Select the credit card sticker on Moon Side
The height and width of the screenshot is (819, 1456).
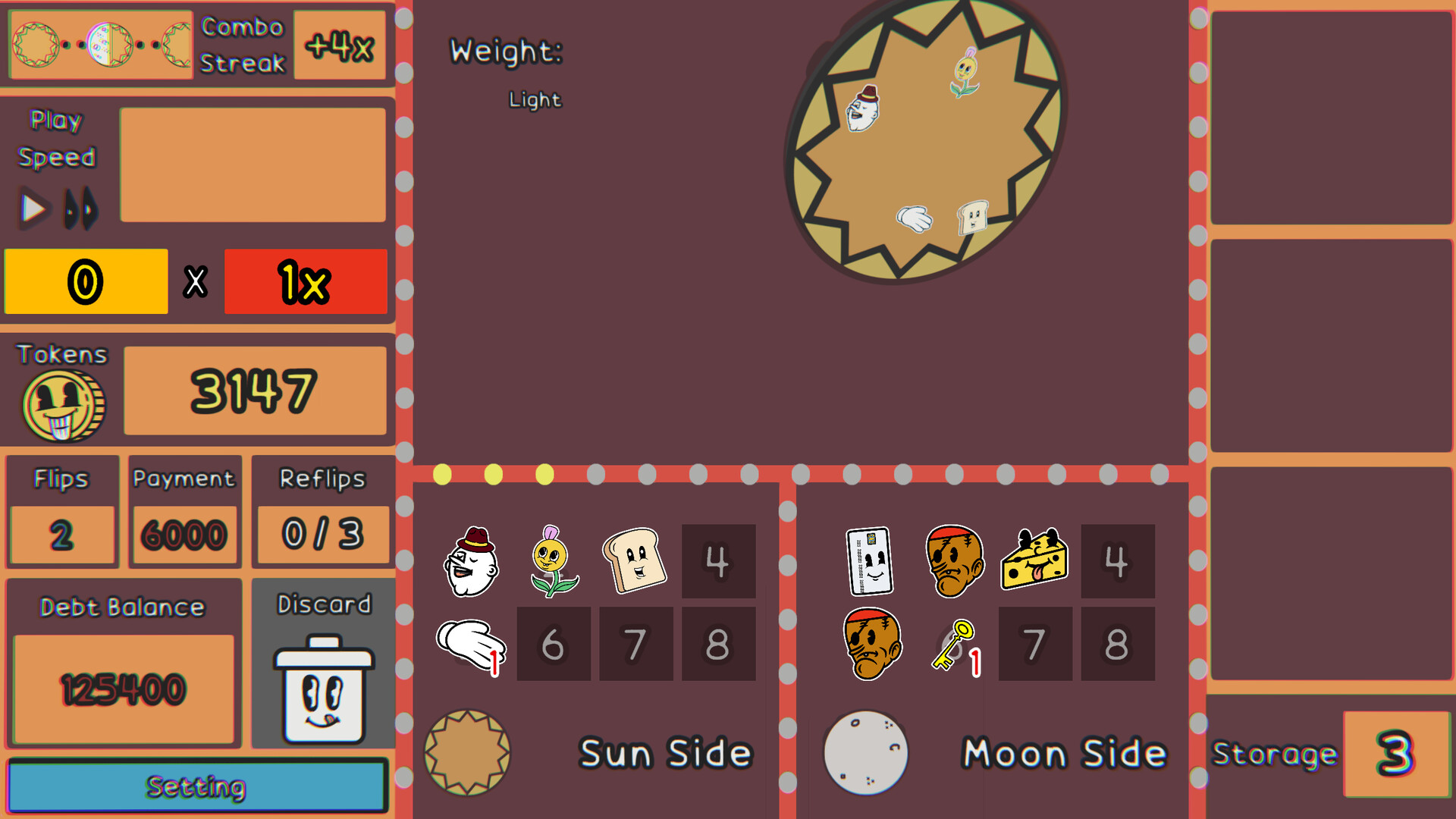click(x=869, y=563)
